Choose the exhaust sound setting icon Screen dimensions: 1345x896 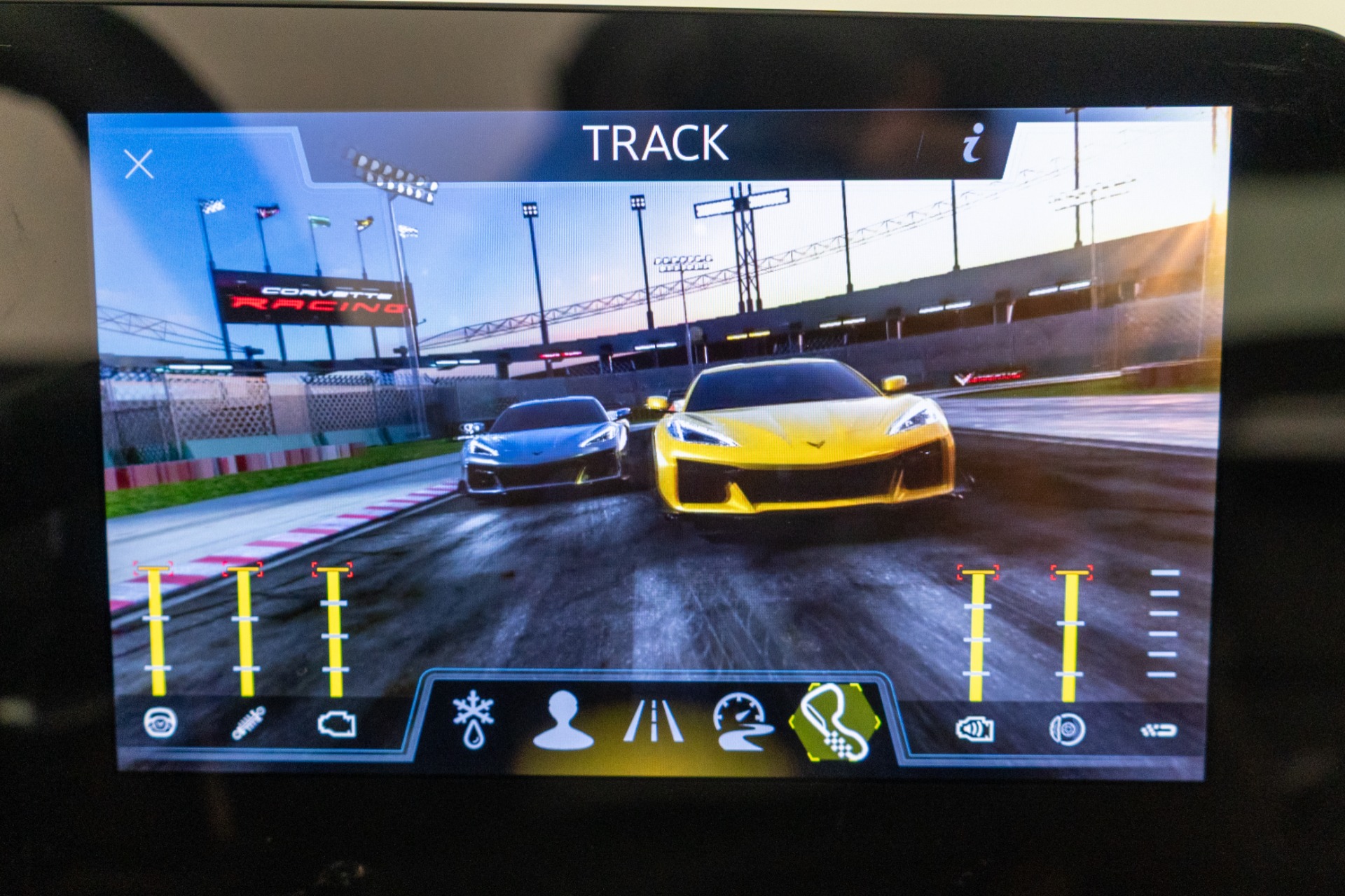pyautogui.click(x=975, y=730)
